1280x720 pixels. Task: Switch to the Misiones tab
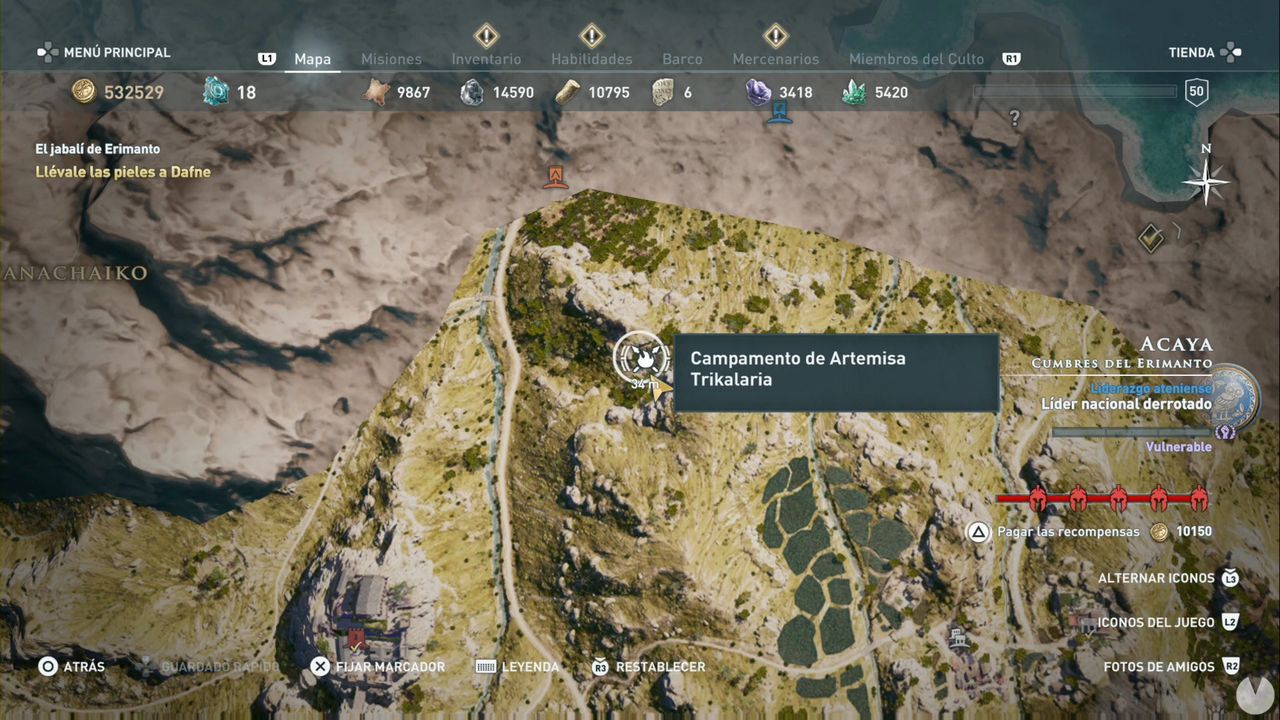(x=391, y=59)
